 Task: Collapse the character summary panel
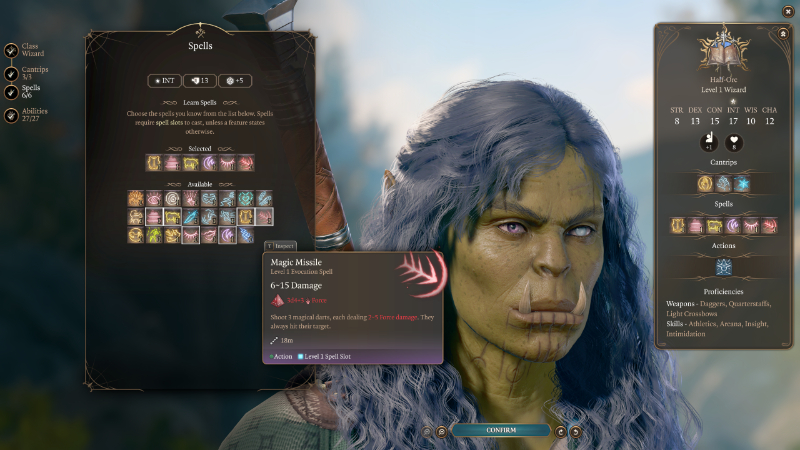781,32
